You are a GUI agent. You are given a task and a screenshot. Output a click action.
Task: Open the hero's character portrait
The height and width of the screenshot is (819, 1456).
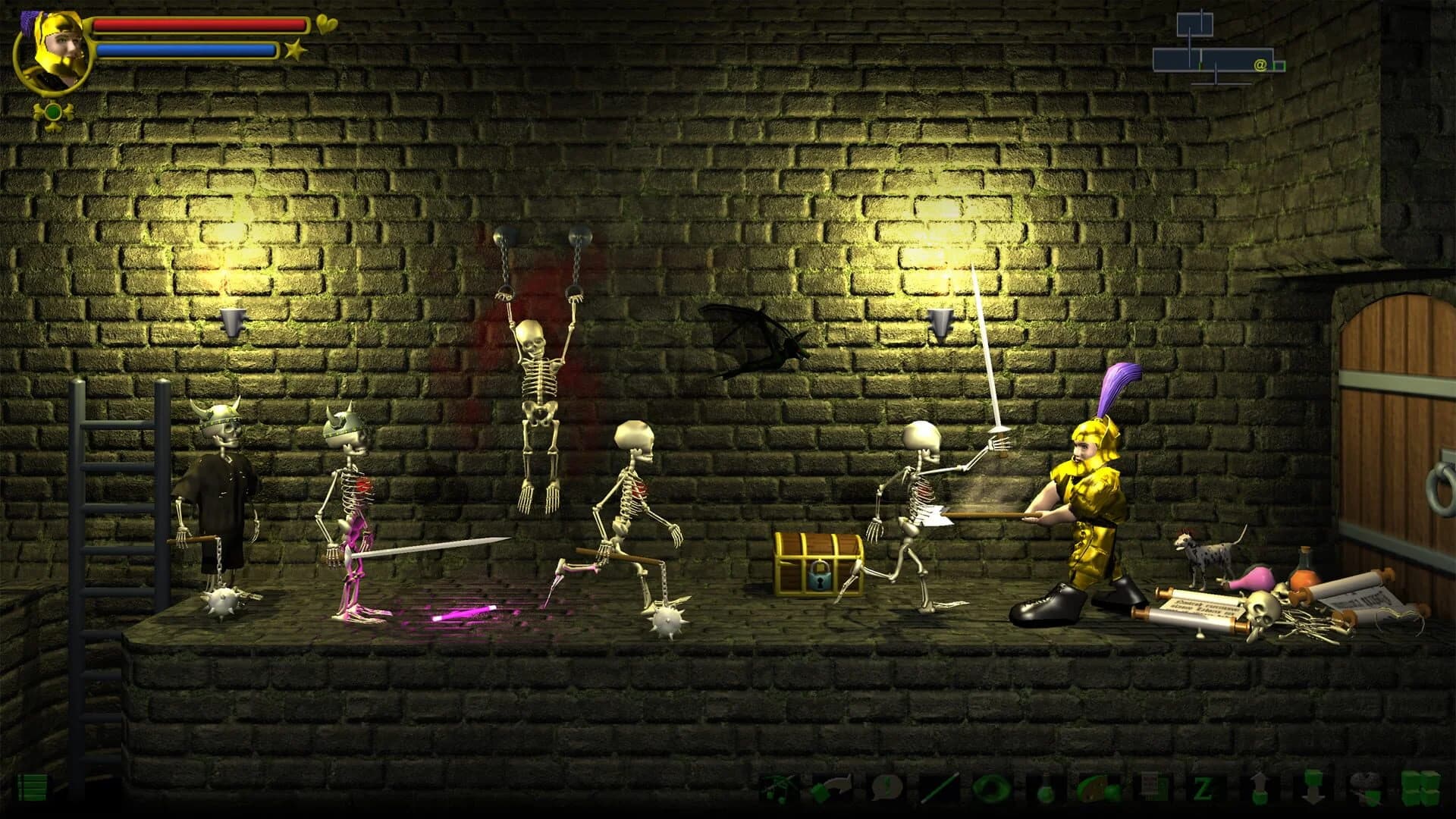55,49
